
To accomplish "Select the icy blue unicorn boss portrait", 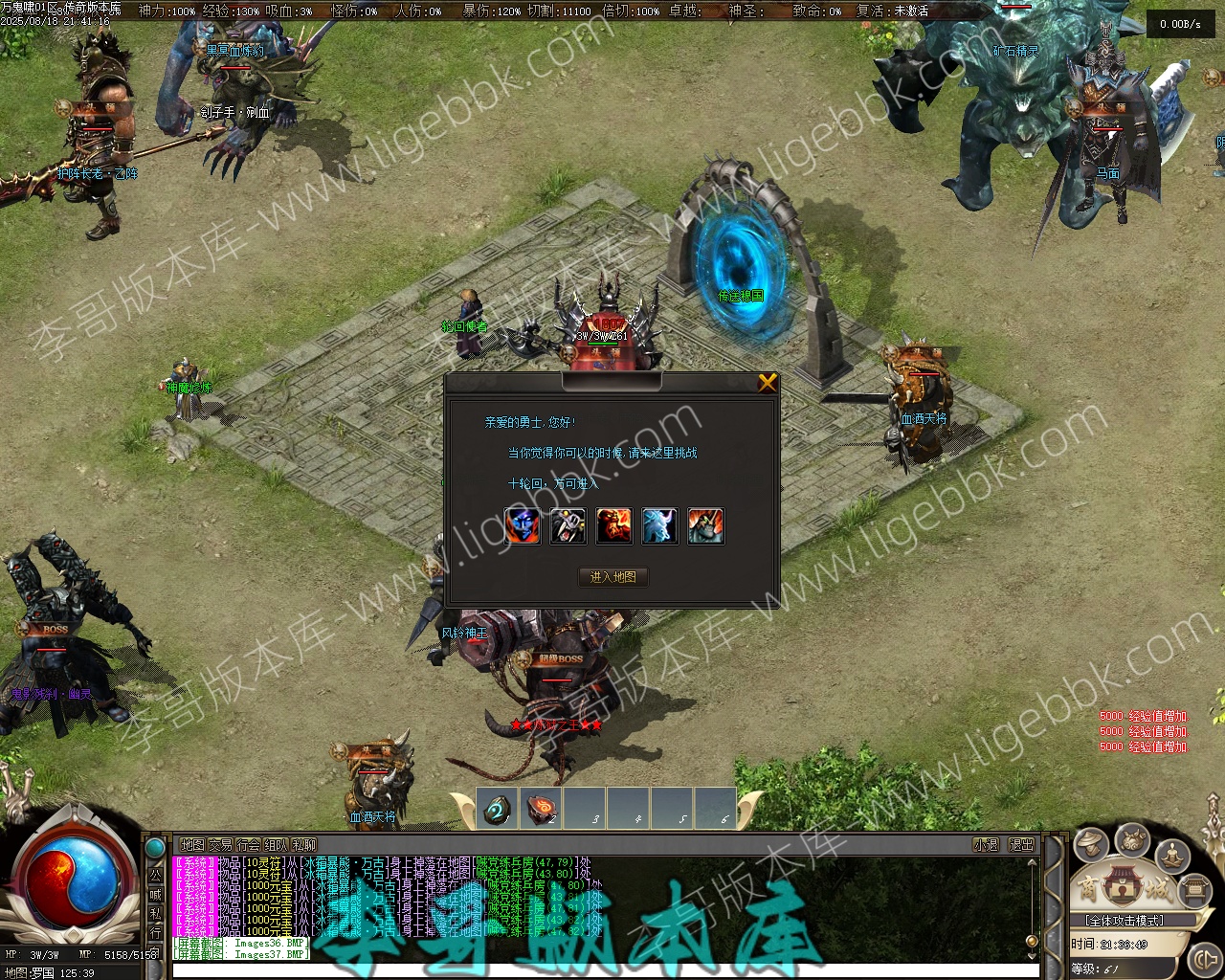I will click(659, 526).
